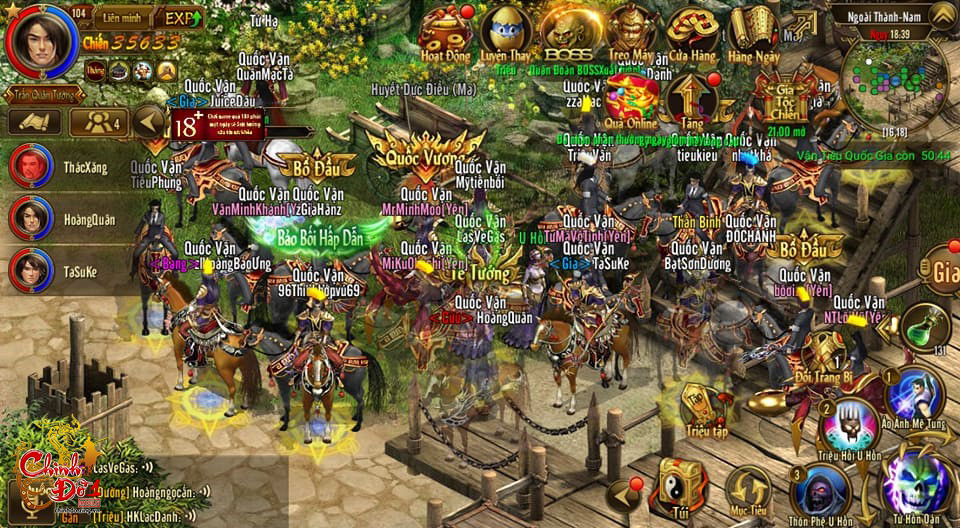Select party member ThácXăng's portrait

point(31,166)
